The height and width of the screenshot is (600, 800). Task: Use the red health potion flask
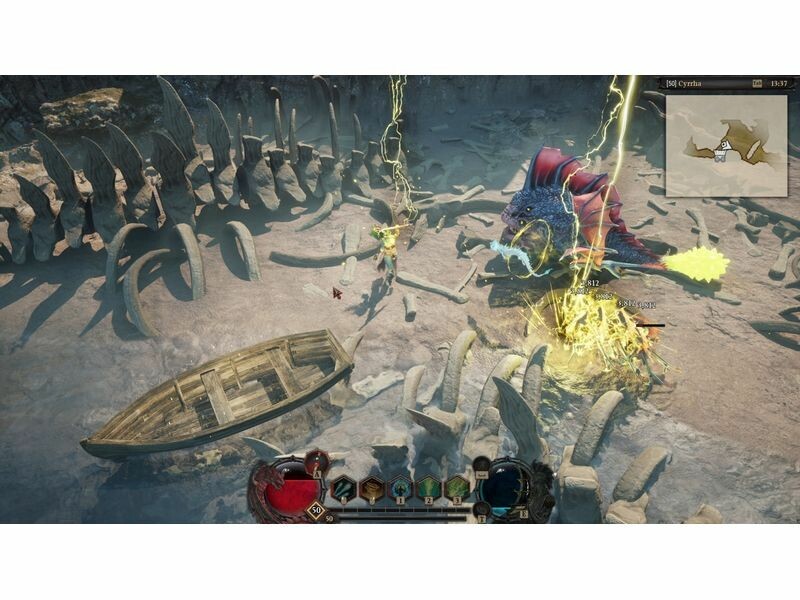317,462
